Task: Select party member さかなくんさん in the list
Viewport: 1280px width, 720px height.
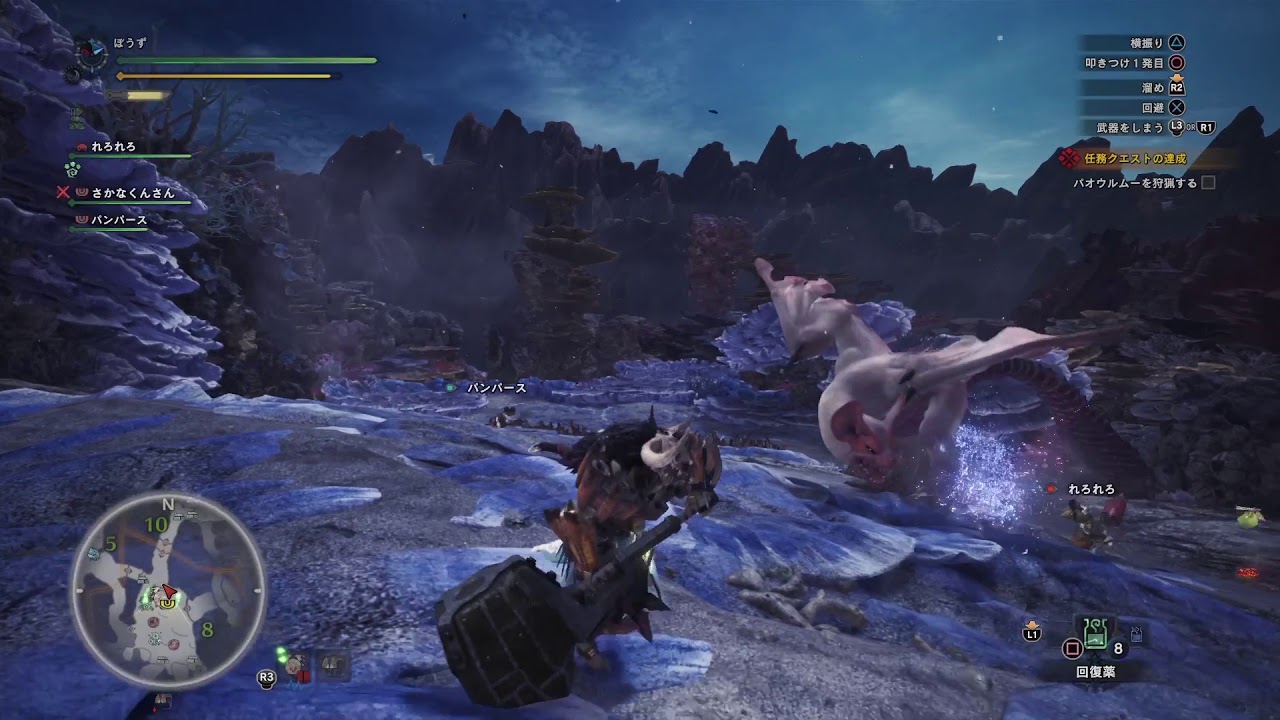Action: tap(124, 193)
